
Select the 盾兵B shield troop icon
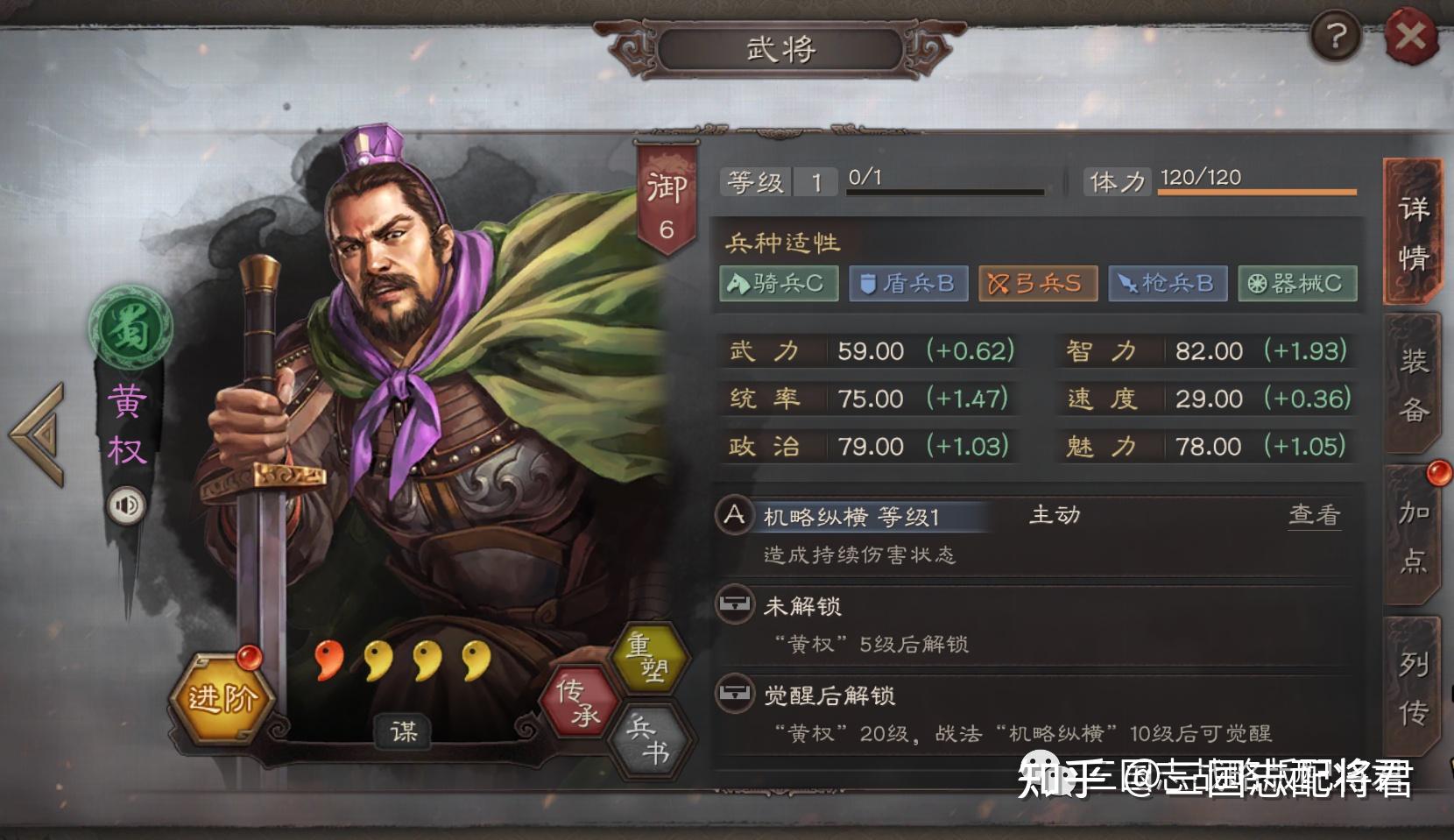[x=907, y=283]
